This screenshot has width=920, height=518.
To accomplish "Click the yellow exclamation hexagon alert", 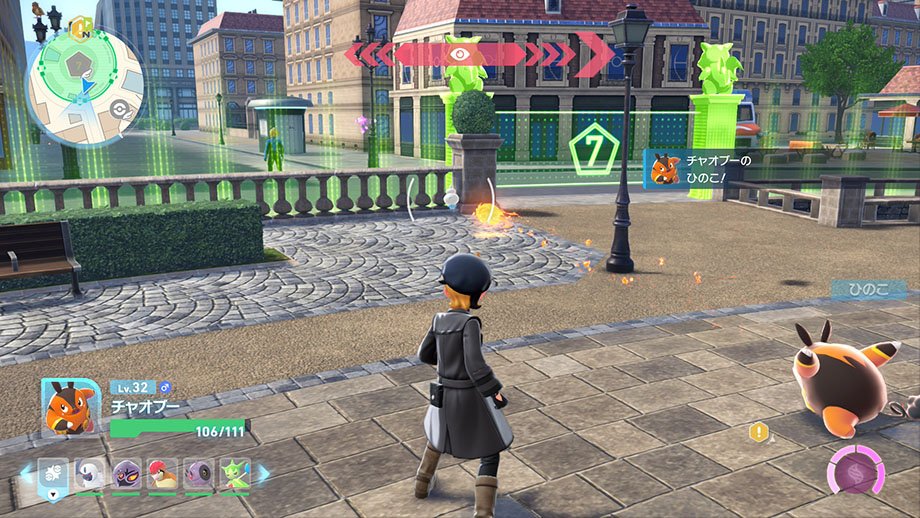I will coord(759,432).
